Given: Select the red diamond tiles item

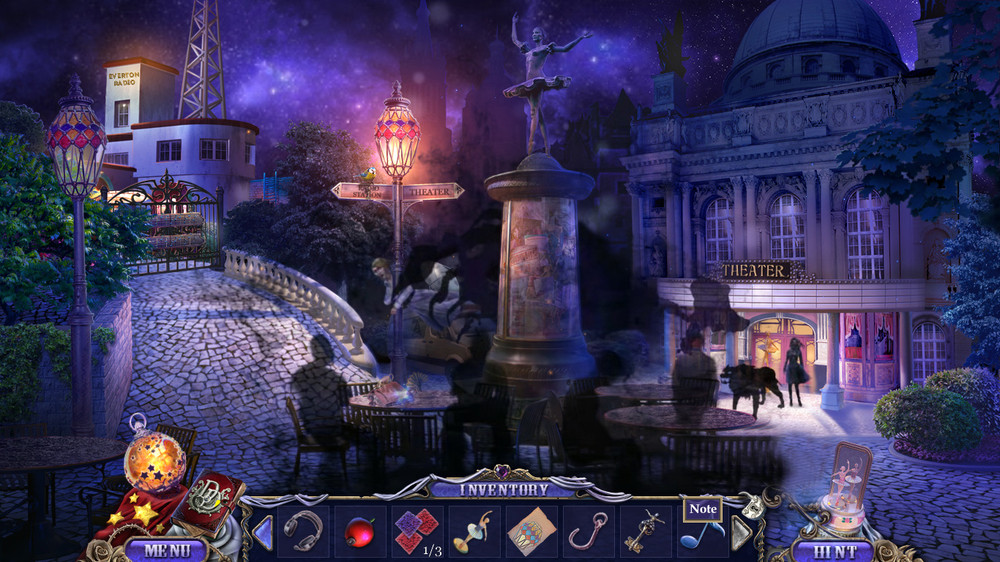Looking at the screenshot, I should pyautogui.click(x=417, y=528).
